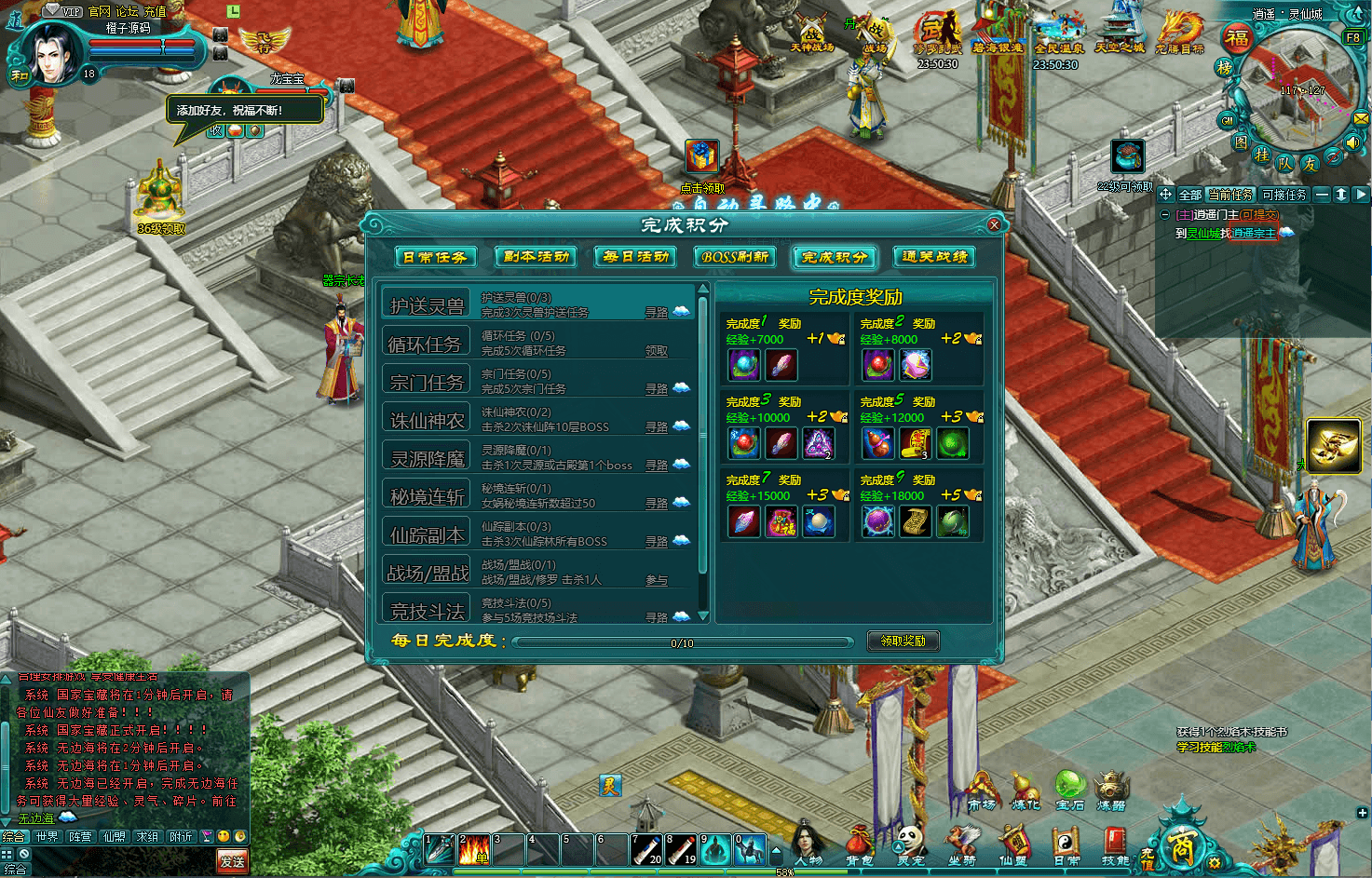Open the 副本活动 tab
The image size is (1372, 878).
tap(536, 257)
